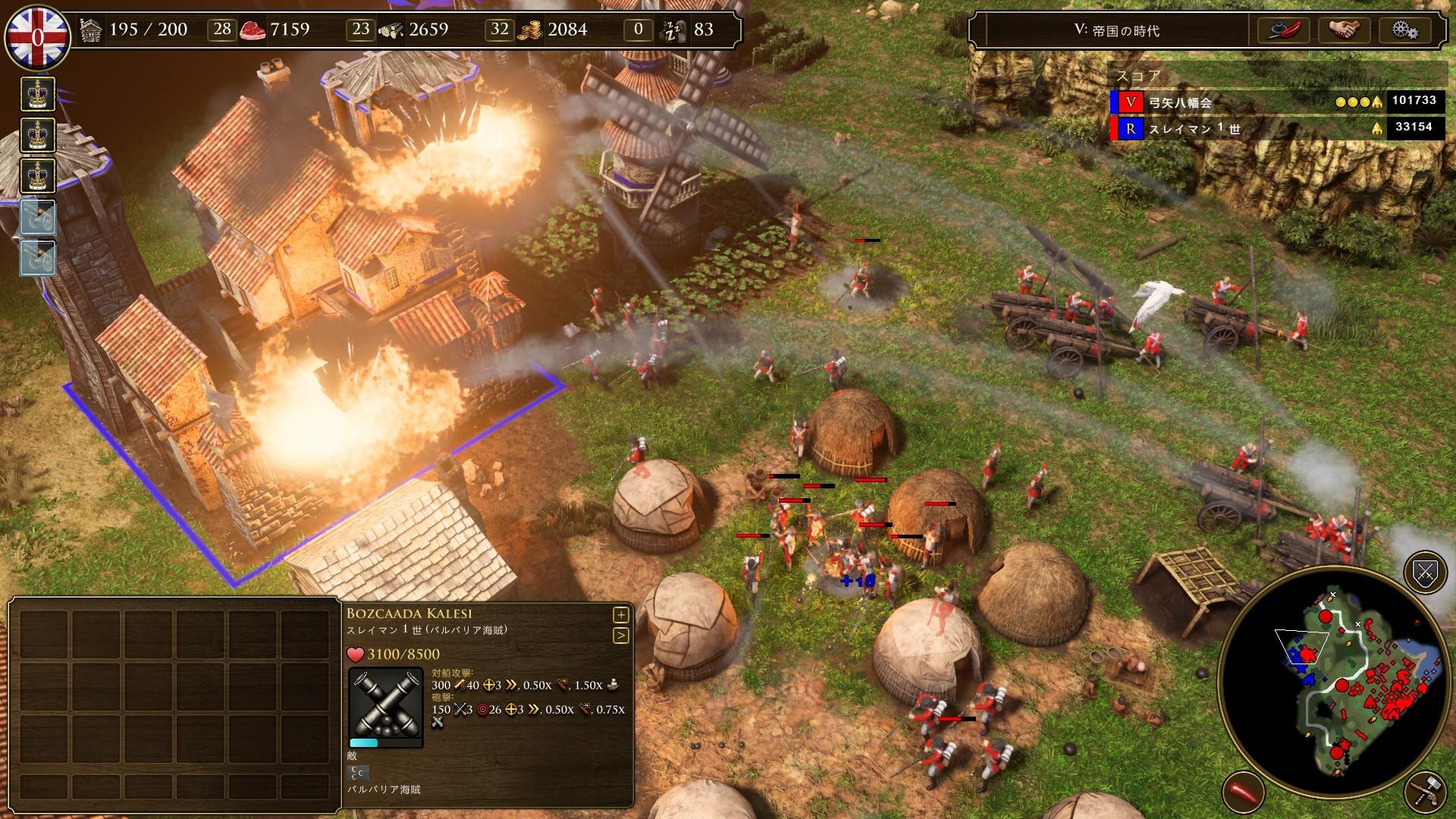
Task: Click the wood villager count beside the logs
Action: click(x=361, y=30)
